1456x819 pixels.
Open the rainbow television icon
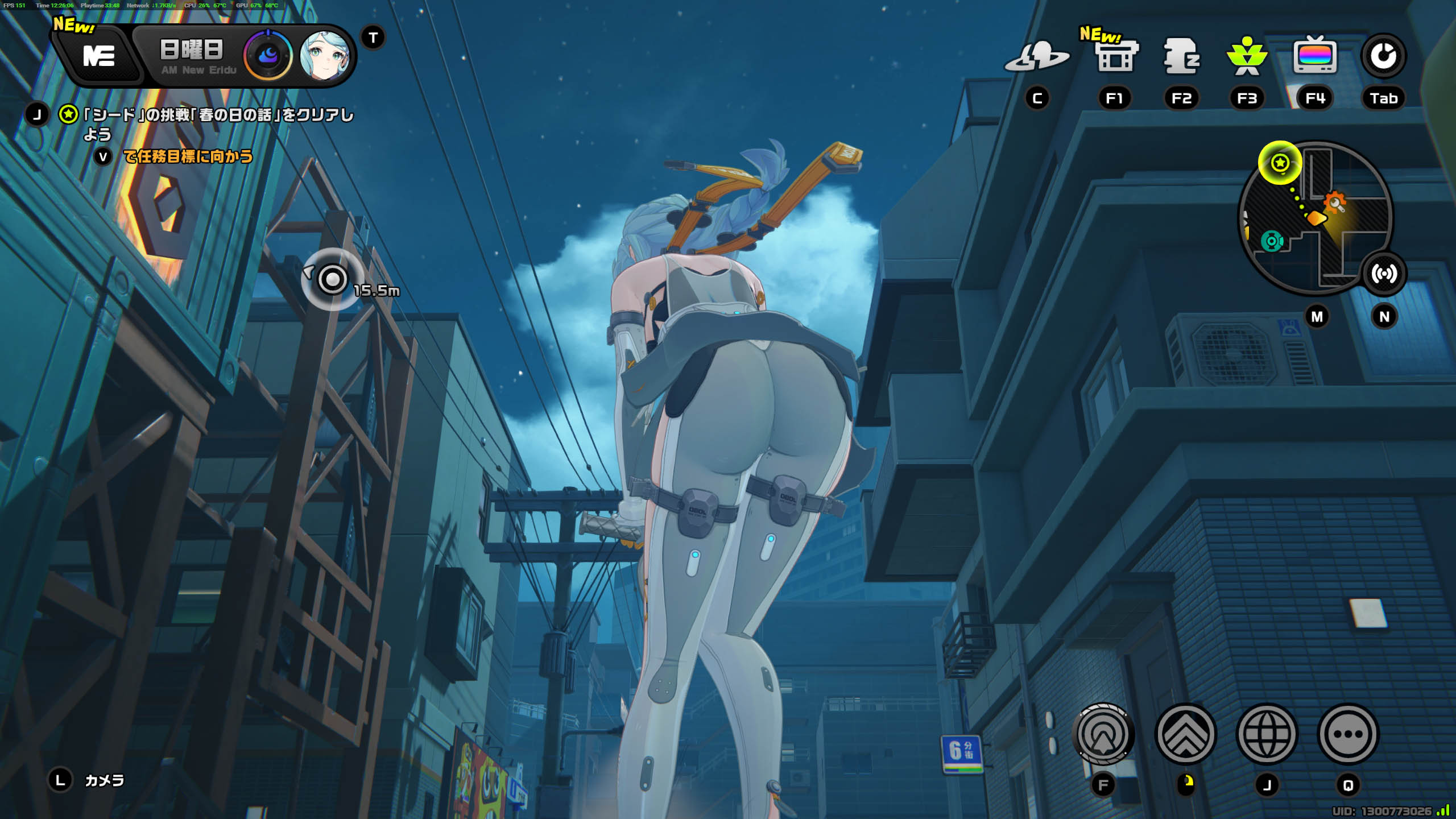1315,56
